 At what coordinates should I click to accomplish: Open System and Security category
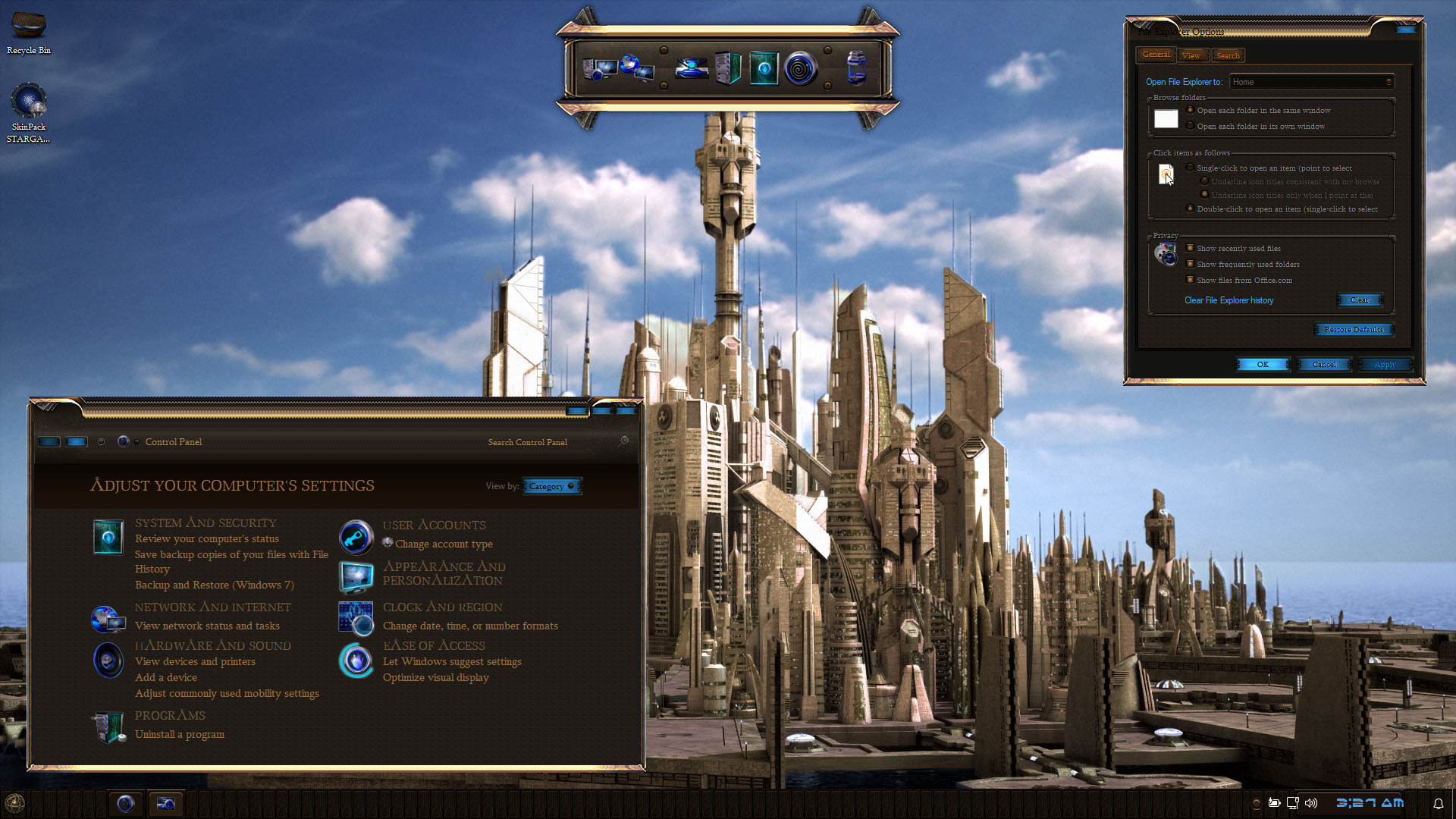[206, 522]
